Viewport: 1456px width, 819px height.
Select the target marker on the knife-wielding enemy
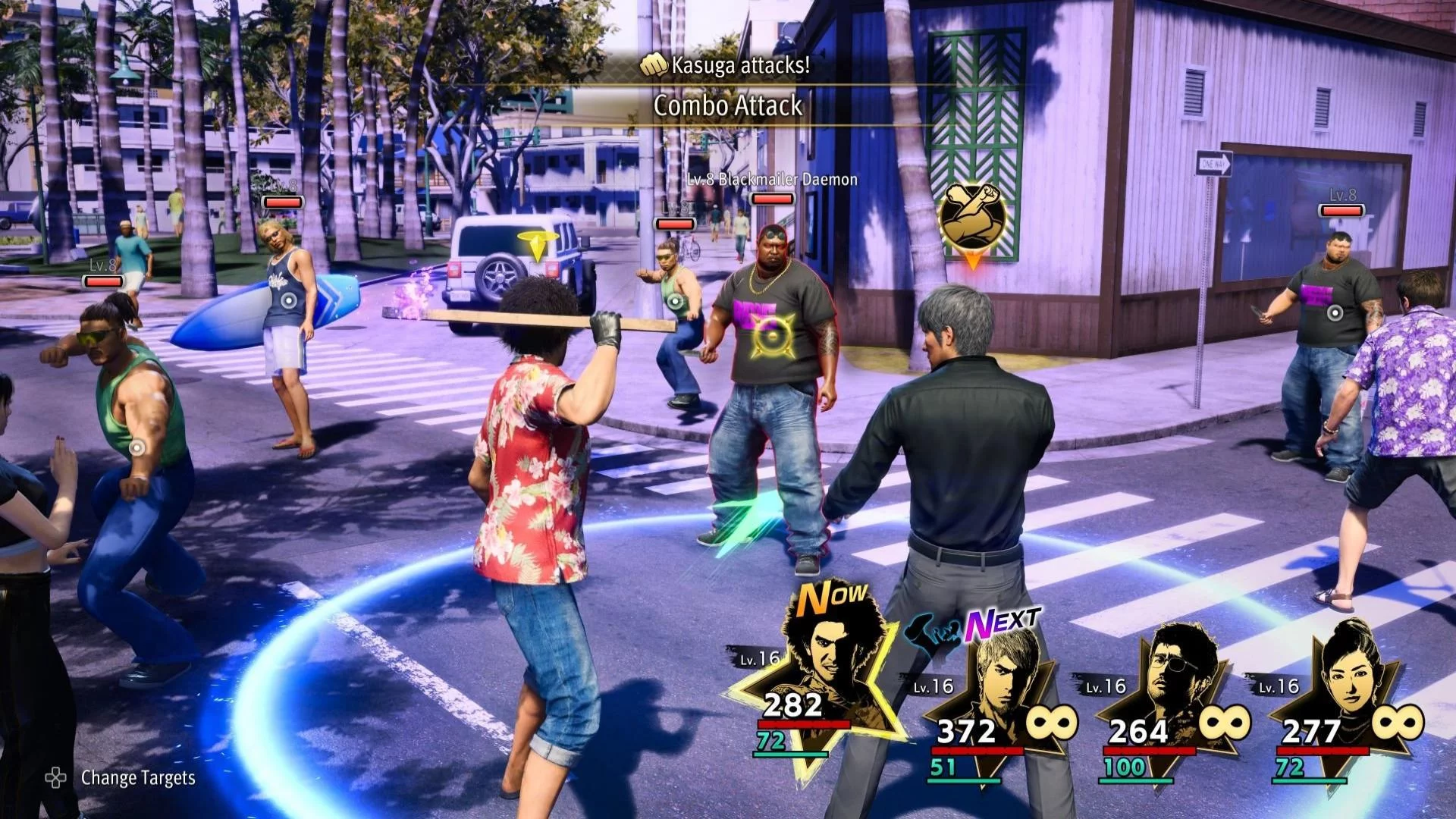click(x=1334, y=312)
